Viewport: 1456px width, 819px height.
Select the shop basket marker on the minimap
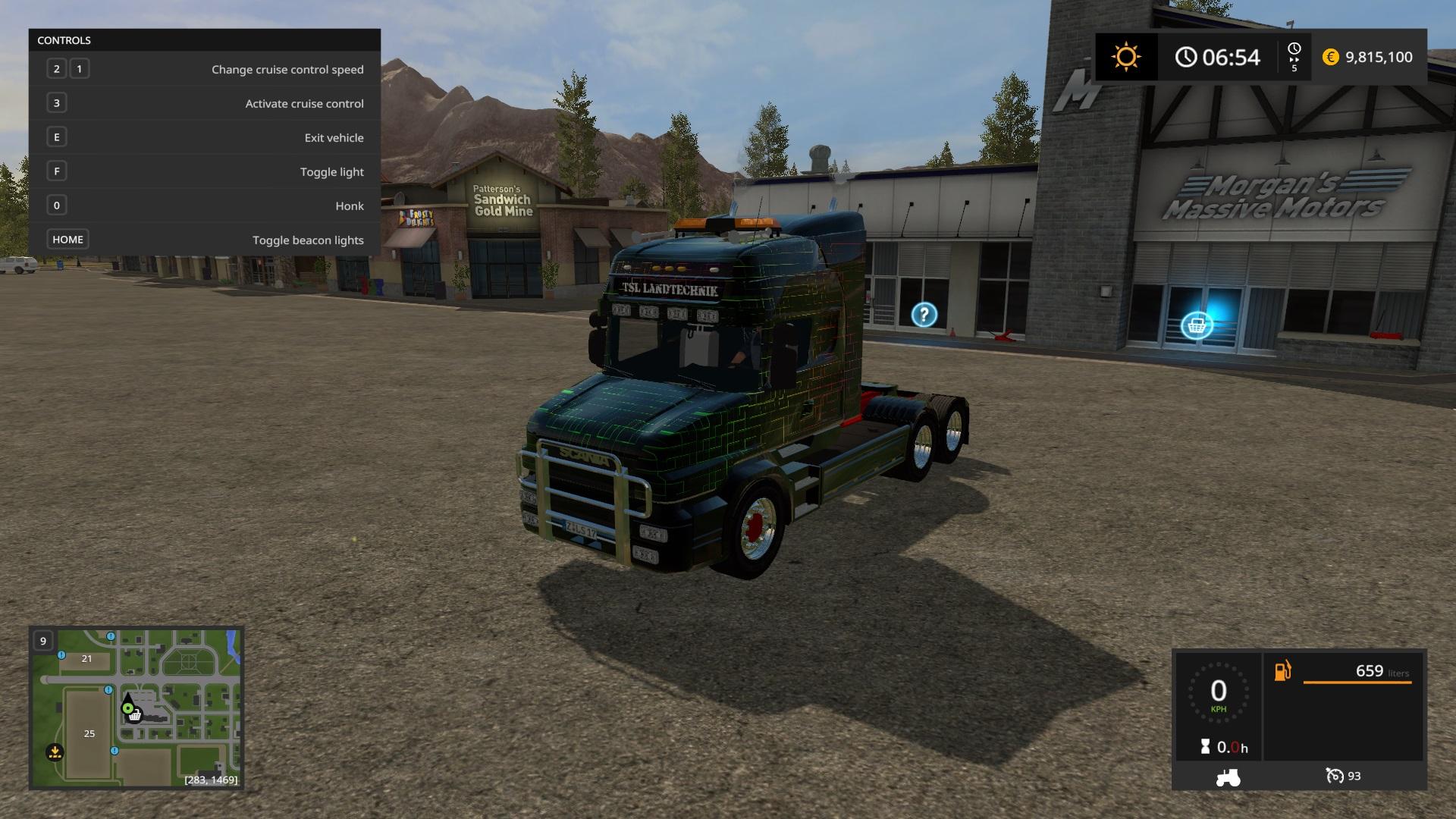[135, 716]
